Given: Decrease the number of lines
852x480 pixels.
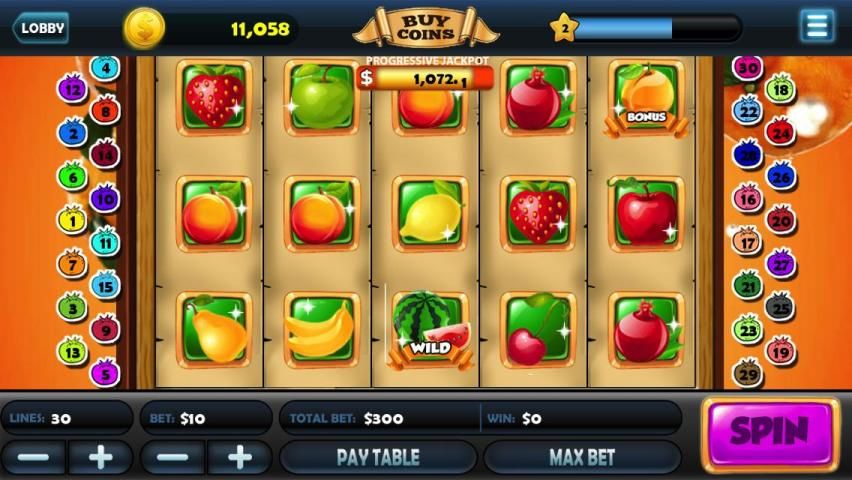Looking at the screenshot, I should [33, 458].
